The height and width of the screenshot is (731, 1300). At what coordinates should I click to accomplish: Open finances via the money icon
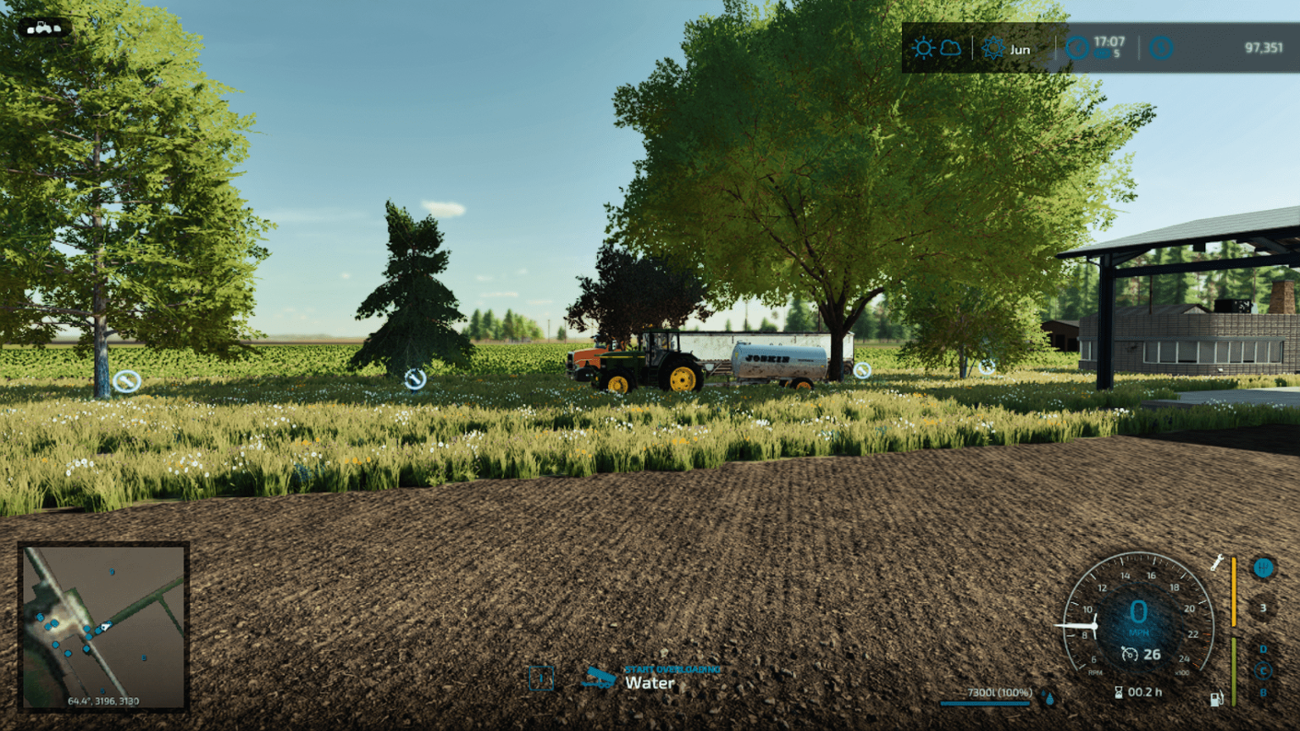pos(1162,48)
